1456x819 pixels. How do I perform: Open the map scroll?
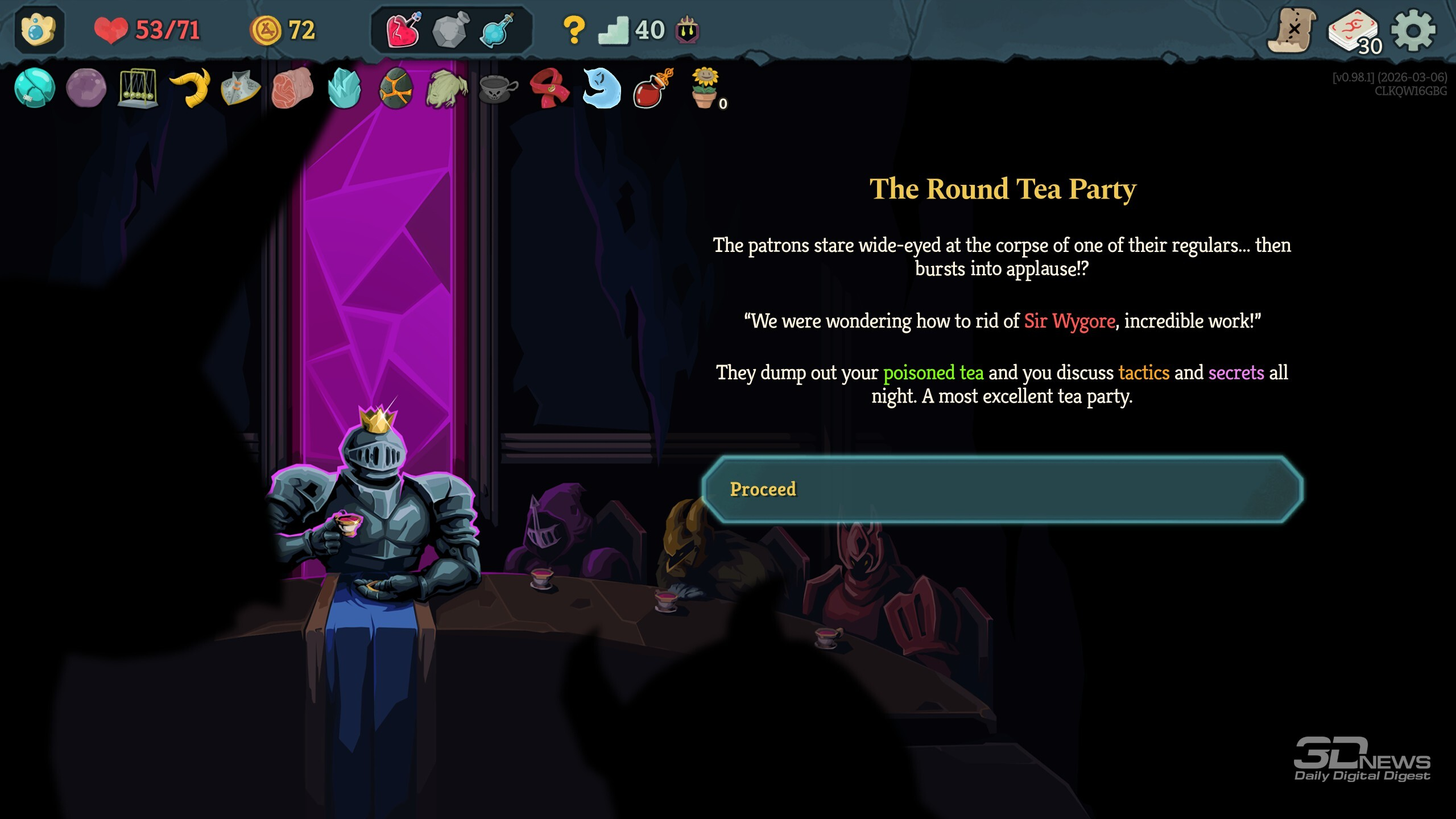[x=1292, y=30]
